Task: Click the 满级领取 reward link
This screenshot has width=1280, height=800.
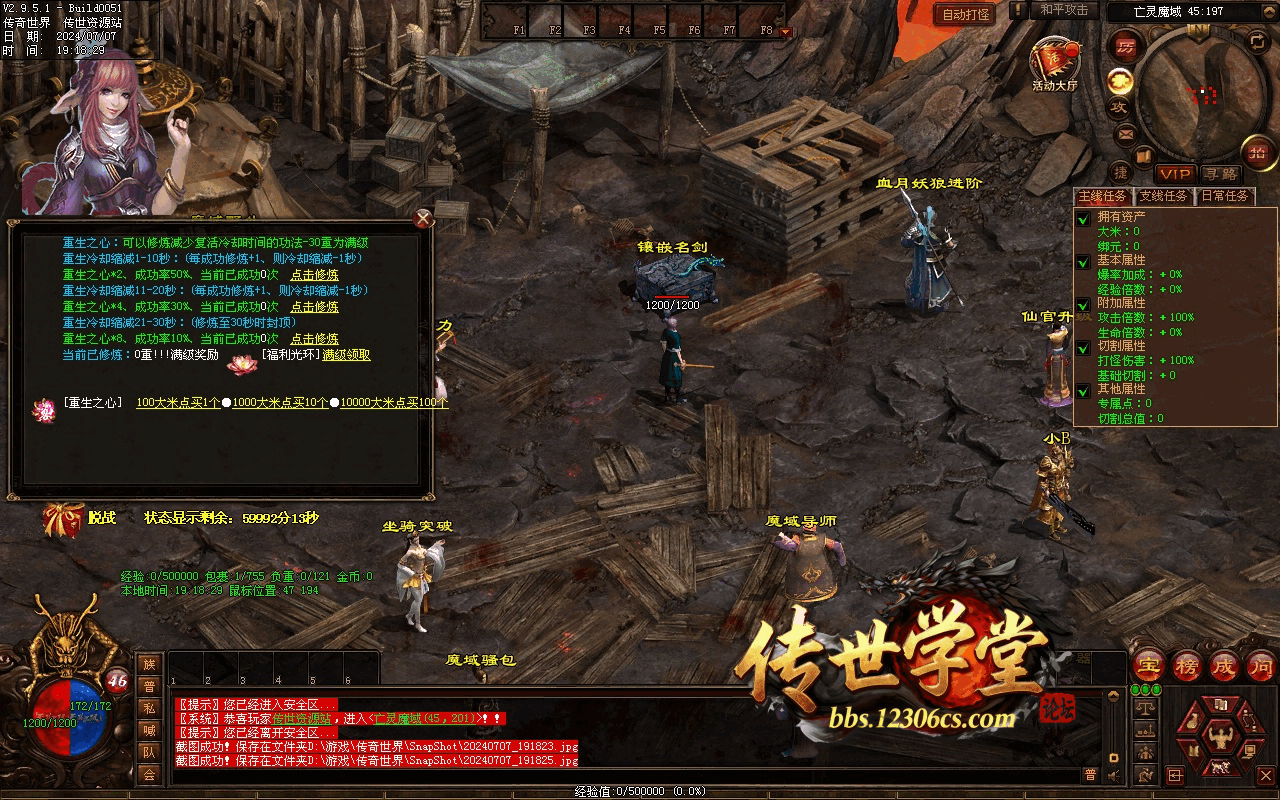Action: [x=346, y=355]
